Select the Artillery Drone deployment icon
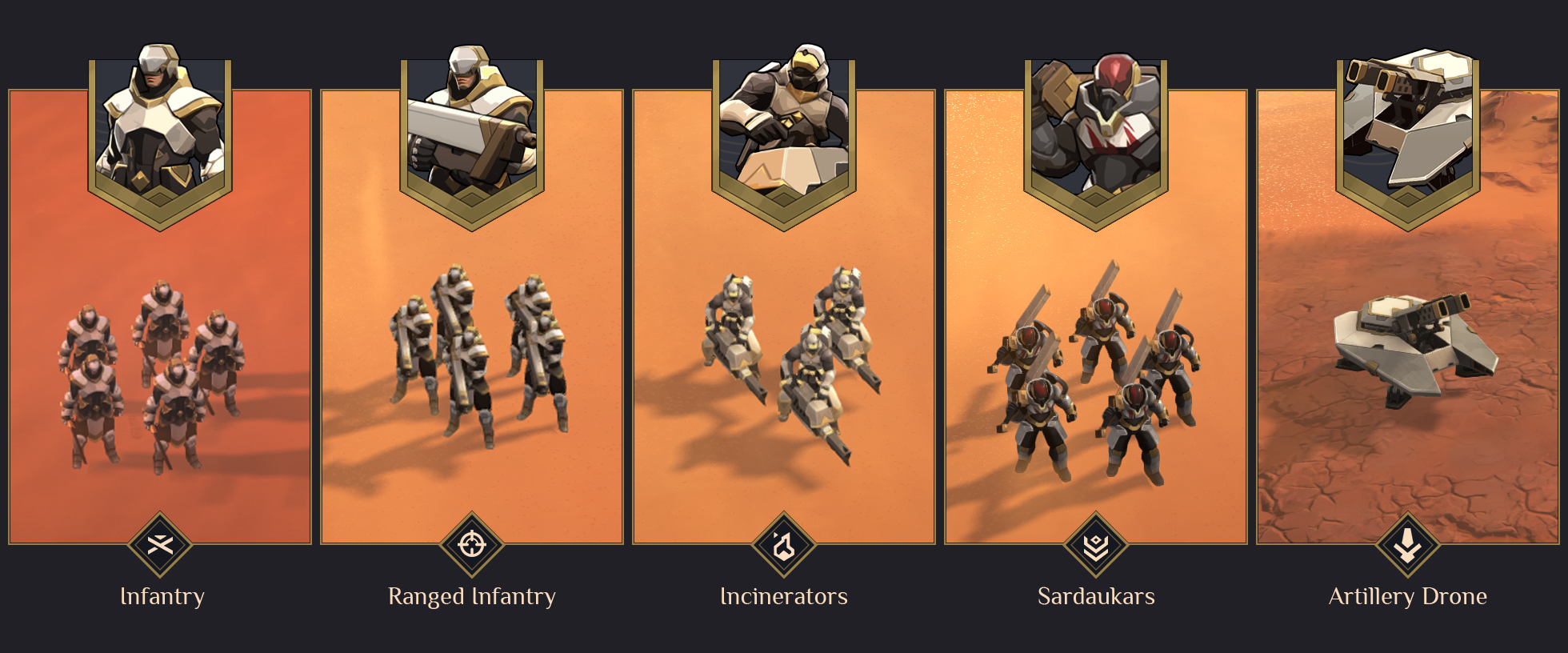Viewport: 1568px width, 653px height. click(1406, 547)
